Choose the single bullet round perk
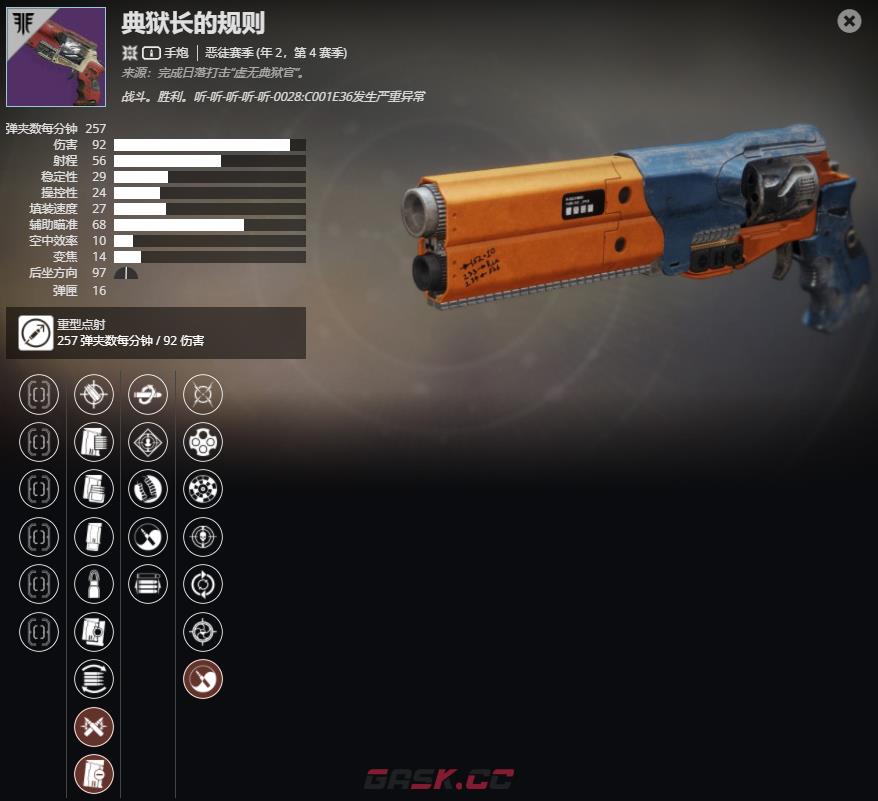The image size is (878, 801). click(94, 585)
